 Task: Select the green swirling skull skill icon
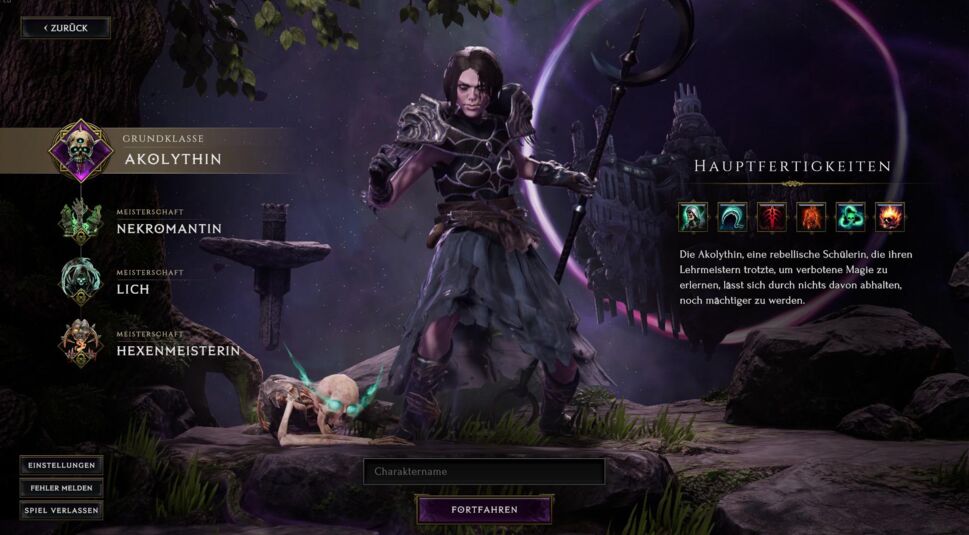[850, 216]
